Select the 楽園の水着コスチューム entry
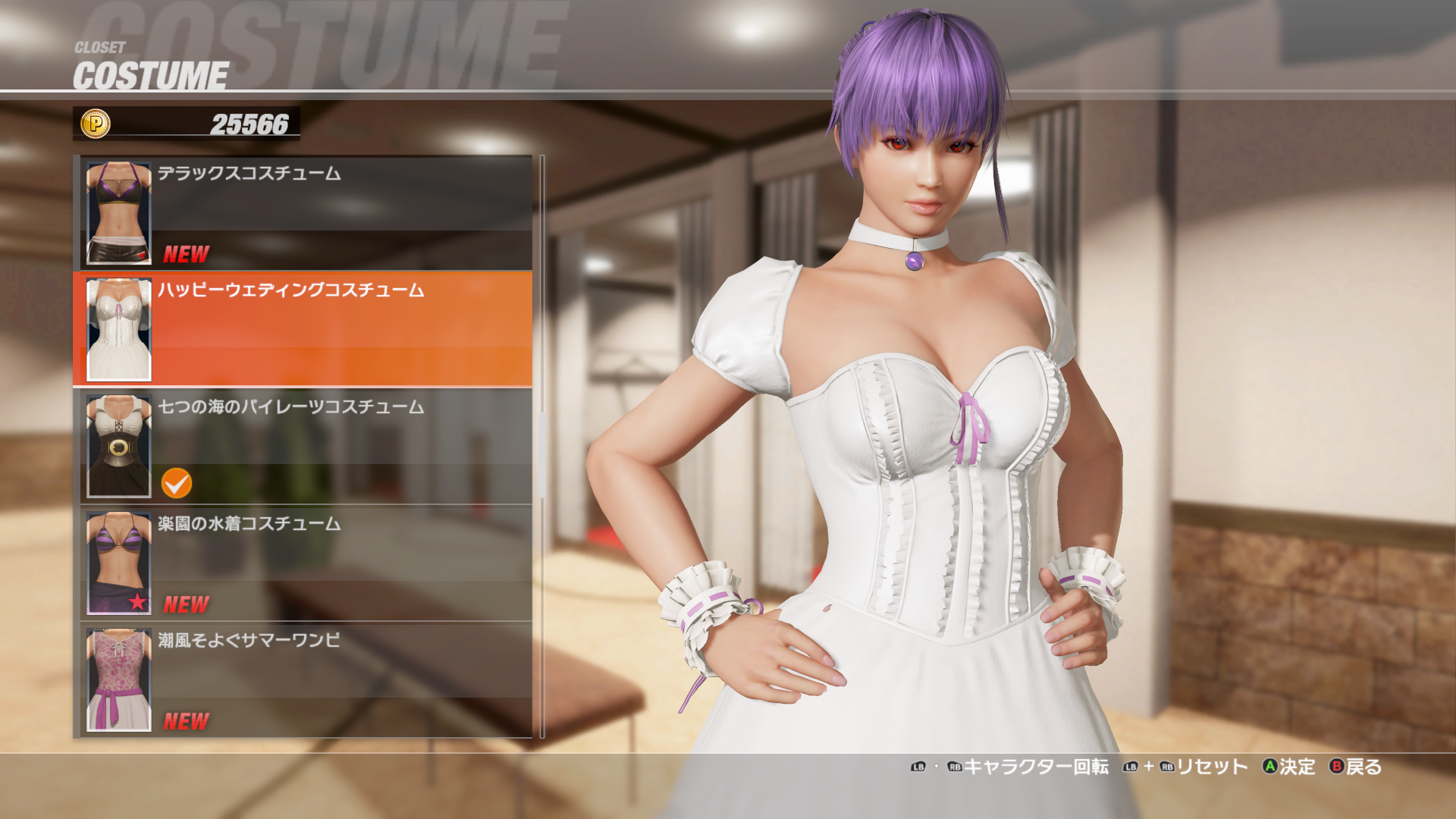Image resolution: width=1456 pixels, height=819 pixels. [303, 563]
